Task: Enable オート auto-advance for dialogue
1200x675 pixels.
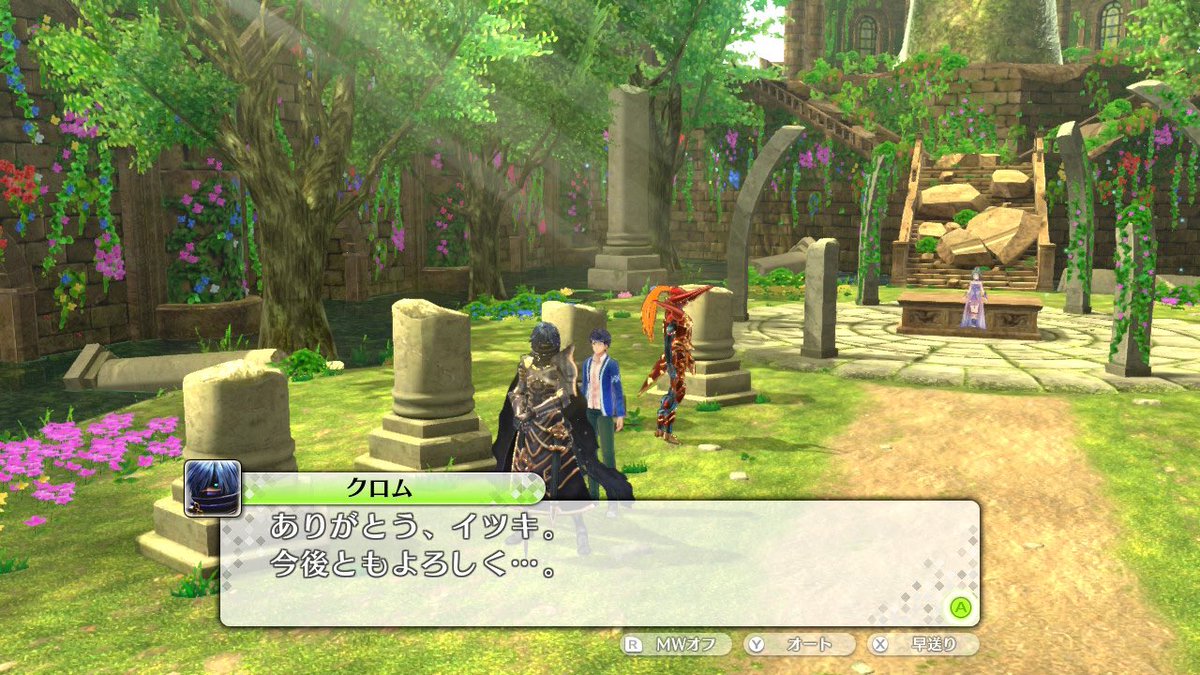Action: [x=800, y=645]
